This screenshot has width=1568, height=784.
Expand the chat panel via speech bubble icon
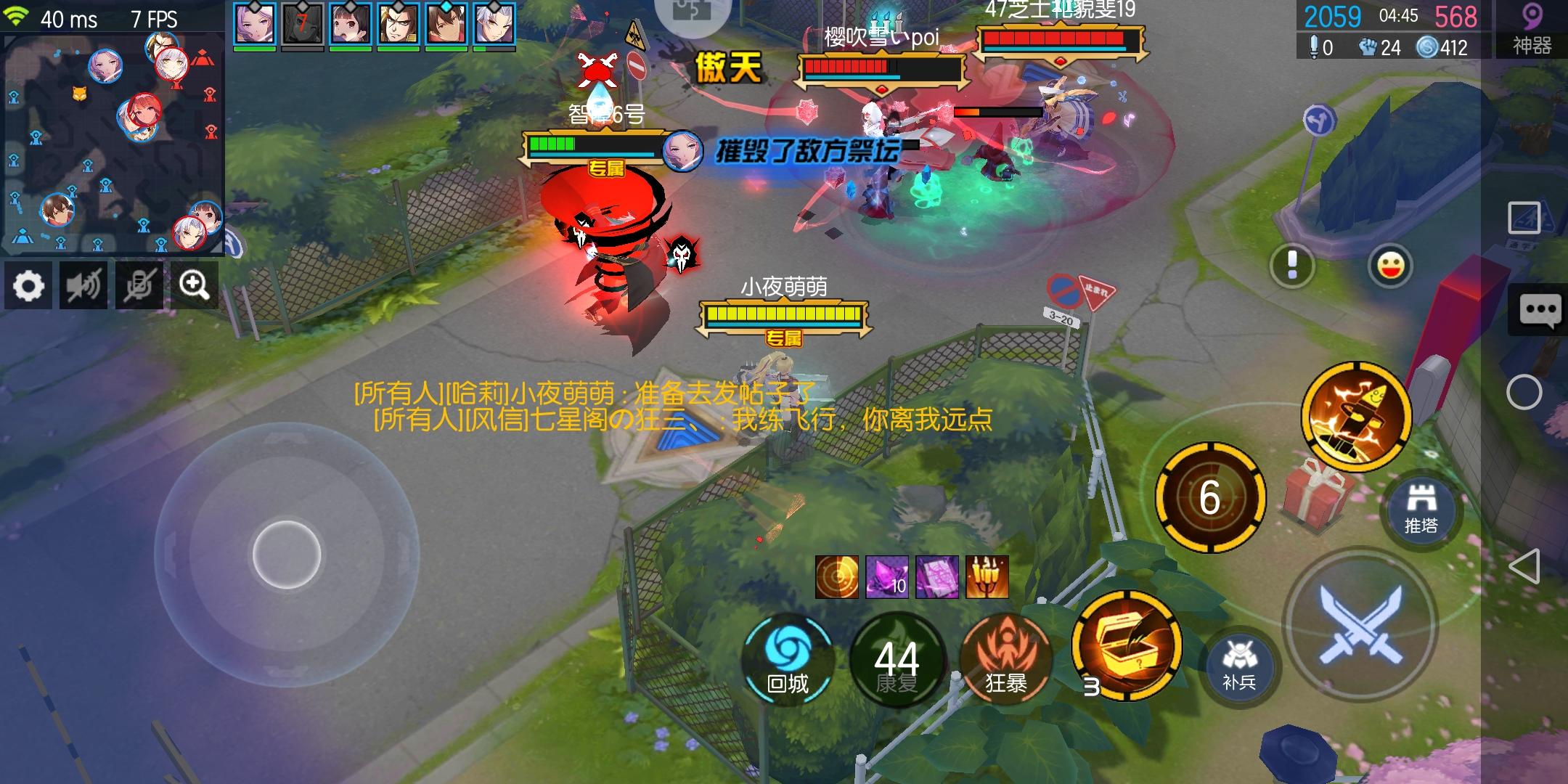pos(1540,309)
